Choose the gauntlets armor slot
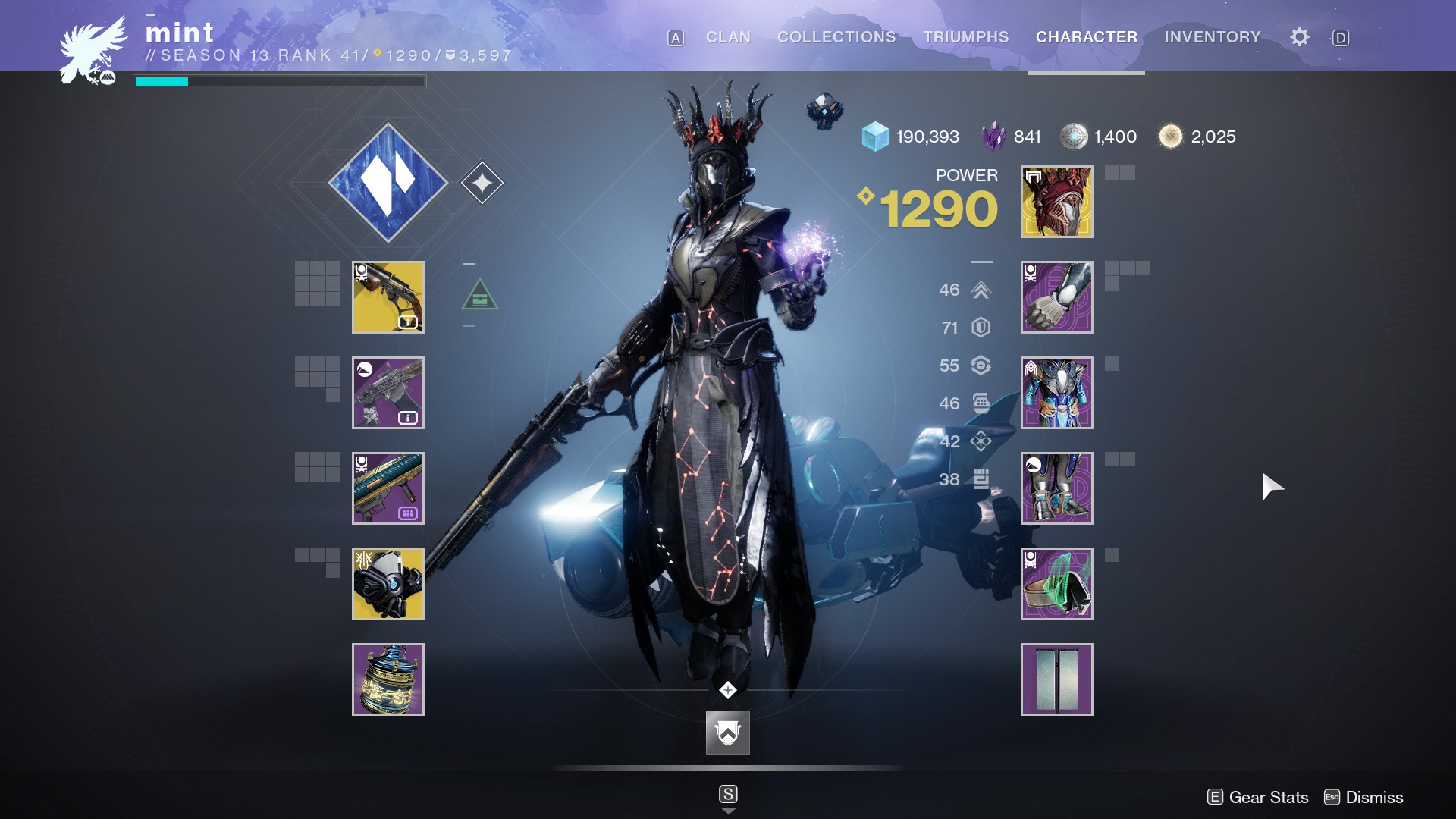 pos(1056,297)
